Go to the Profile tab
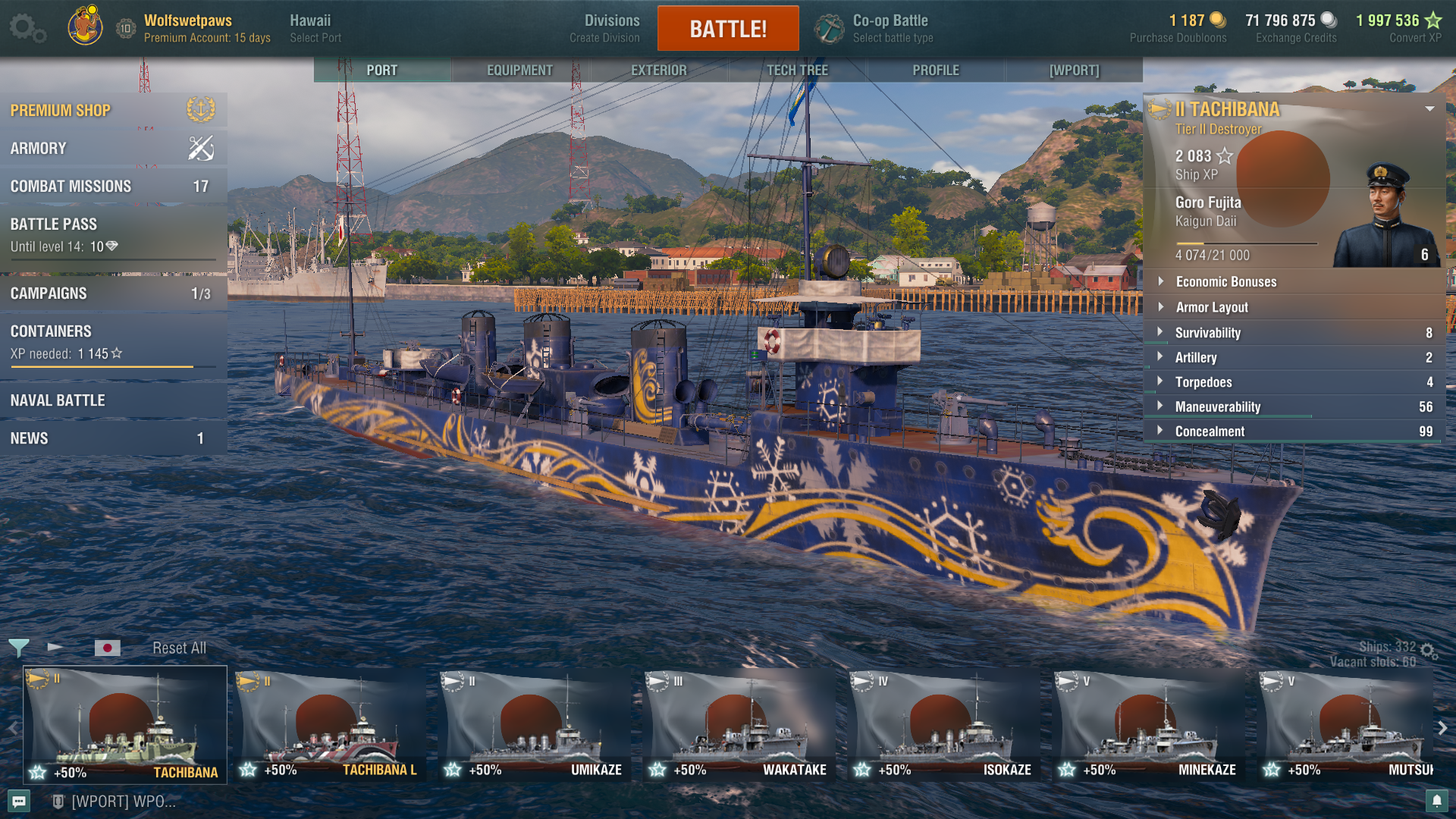 click(935, 70)
